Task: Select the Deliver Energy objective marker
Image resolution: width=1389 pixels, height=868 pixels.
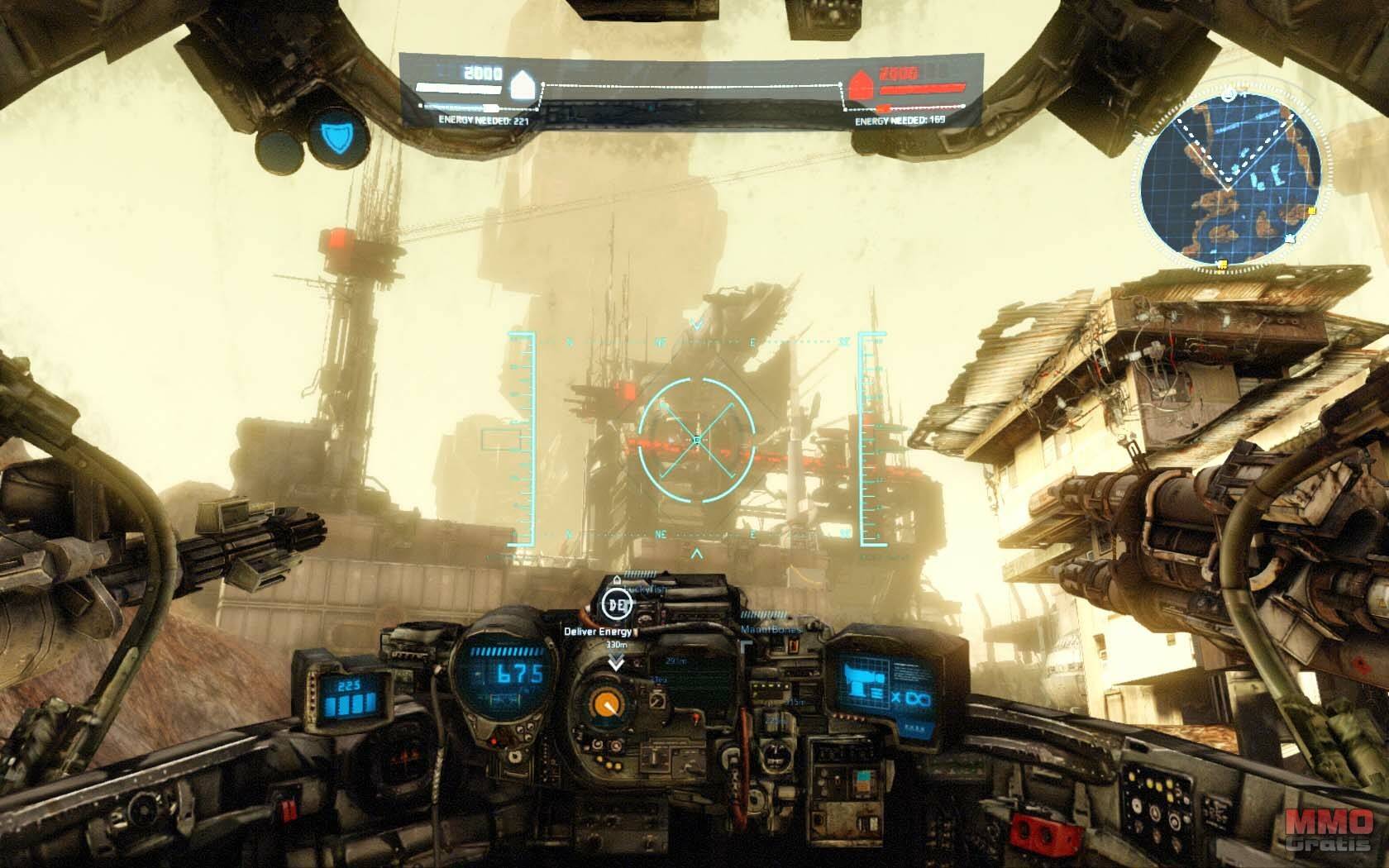Action: [x=615, y=604]
